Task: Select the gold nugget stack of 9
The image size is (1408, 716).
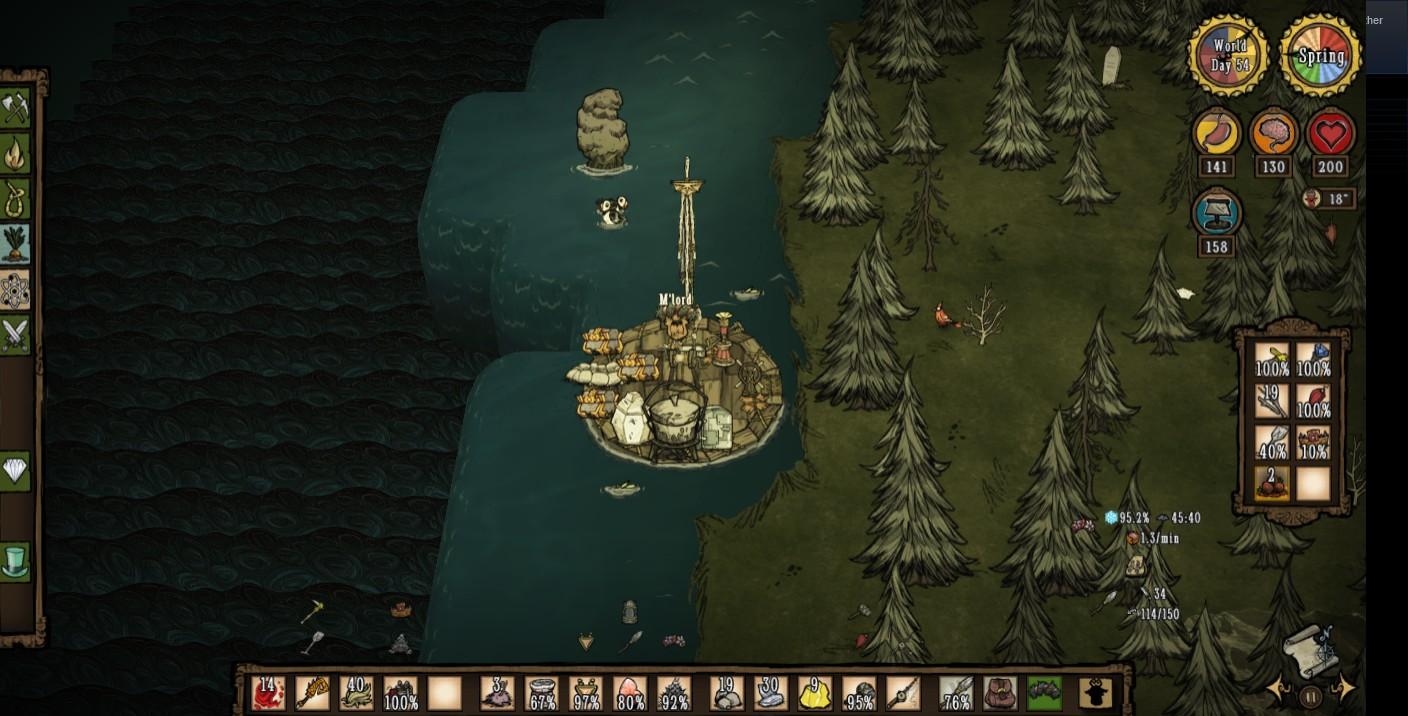Action: point(815,693)
